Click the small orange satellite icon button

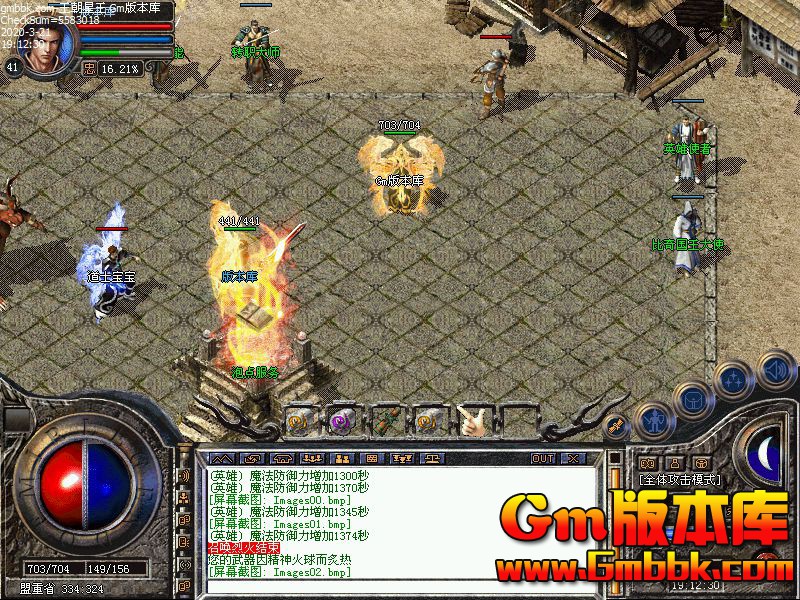(x=617, y=426)
